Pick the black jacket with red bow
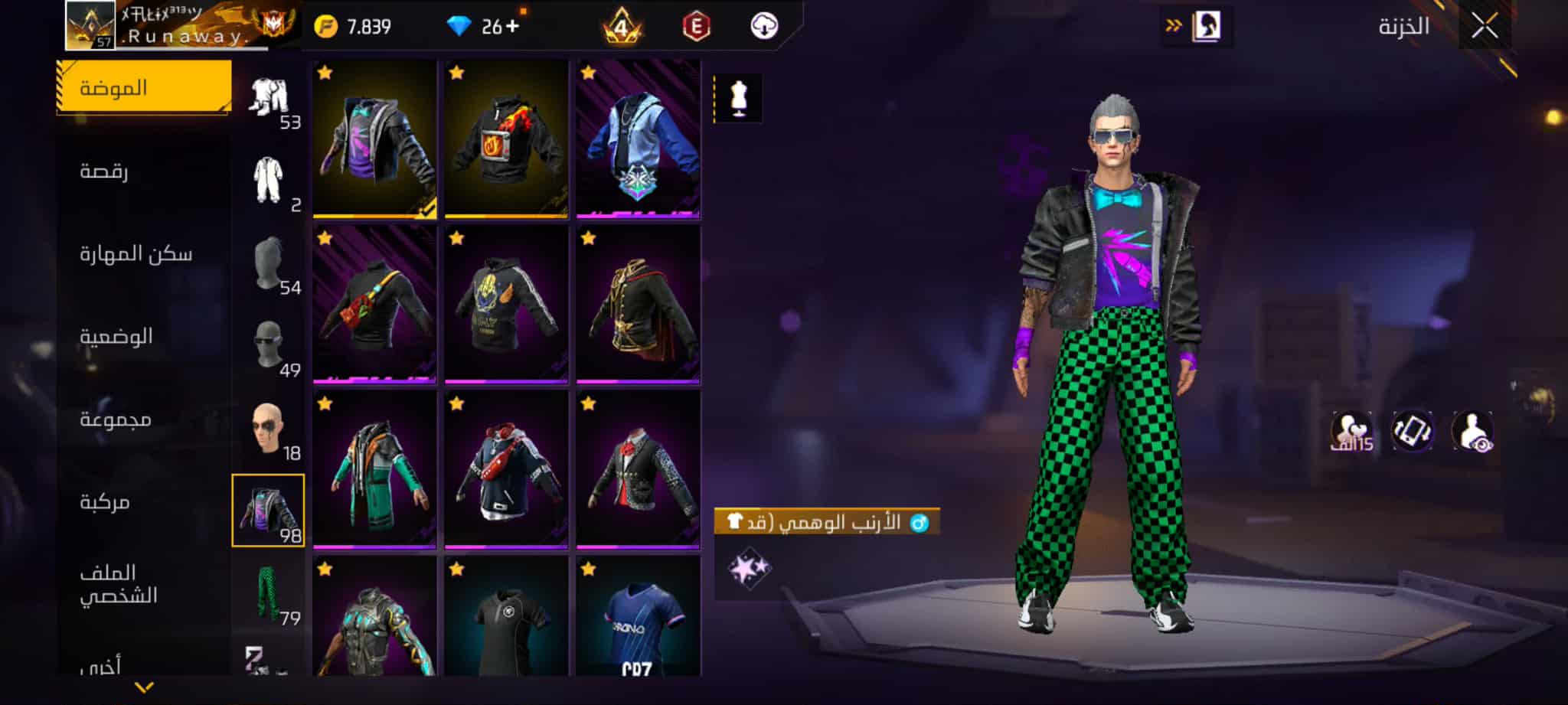This screenshot has height=705, width=1568. [x=638, y=470]
